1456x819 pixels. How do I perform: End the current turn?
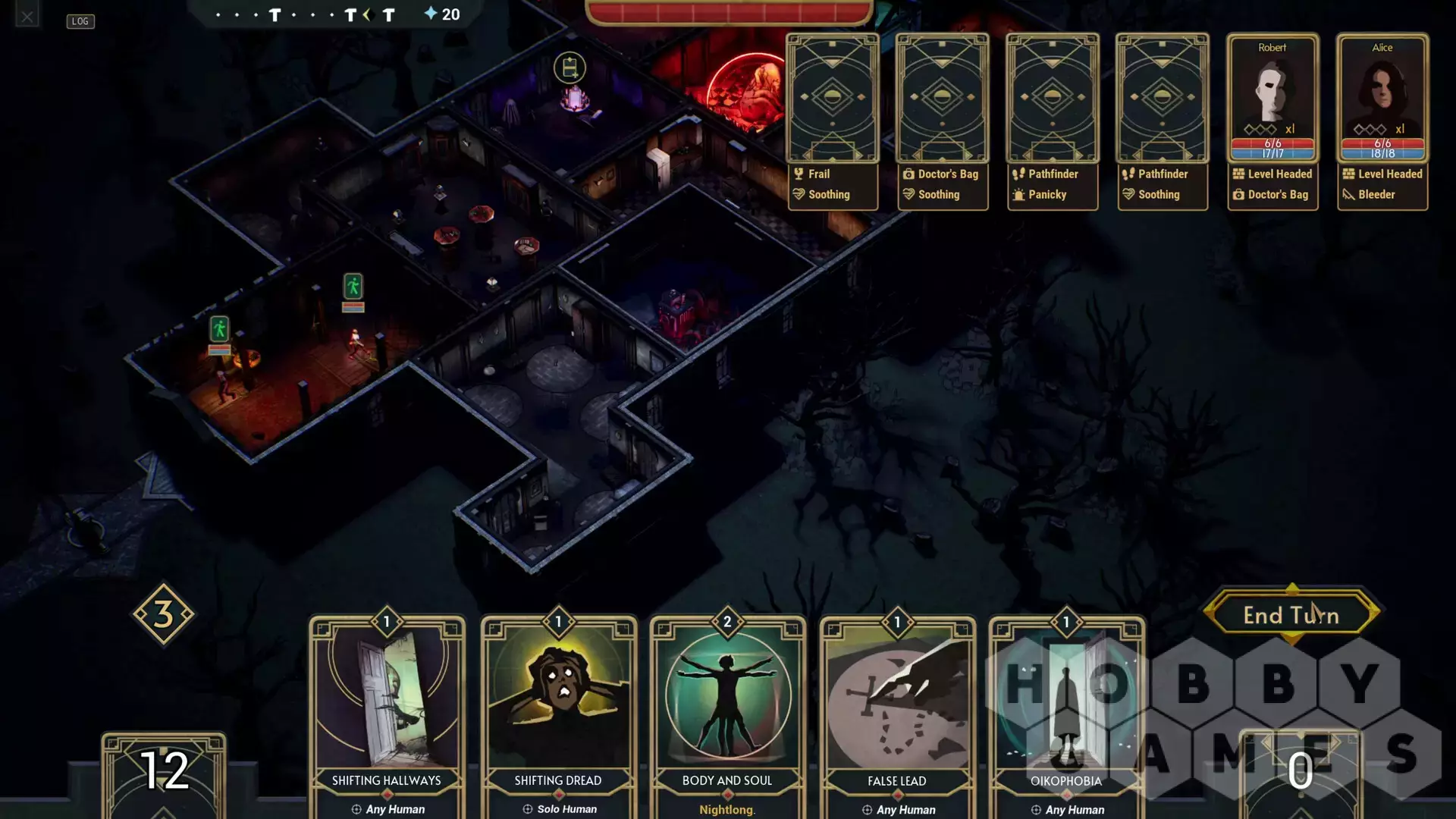(x=1291, y=615)
